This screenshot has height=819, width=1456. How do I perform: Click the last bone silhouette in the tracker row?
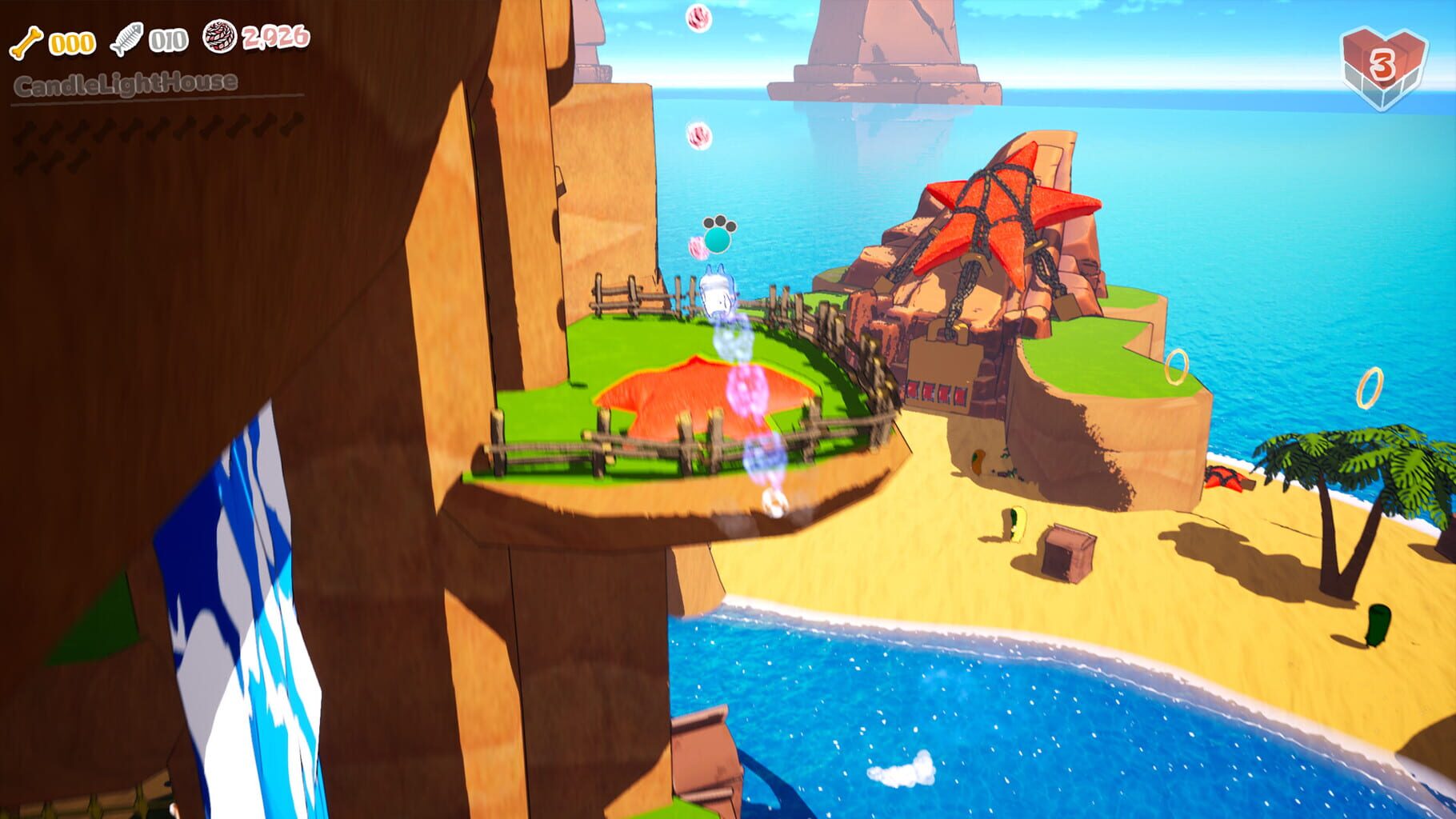(x=293, y=125)
